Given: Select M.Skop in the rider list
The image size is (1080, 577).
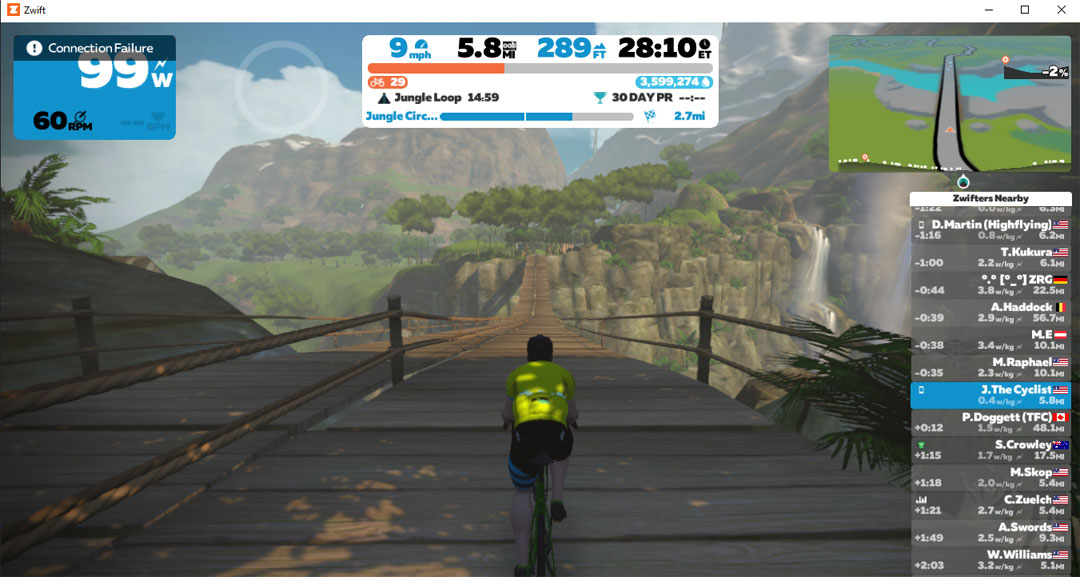Looking at the screenshot, I should pyautogui.click(x=990, y=477).
